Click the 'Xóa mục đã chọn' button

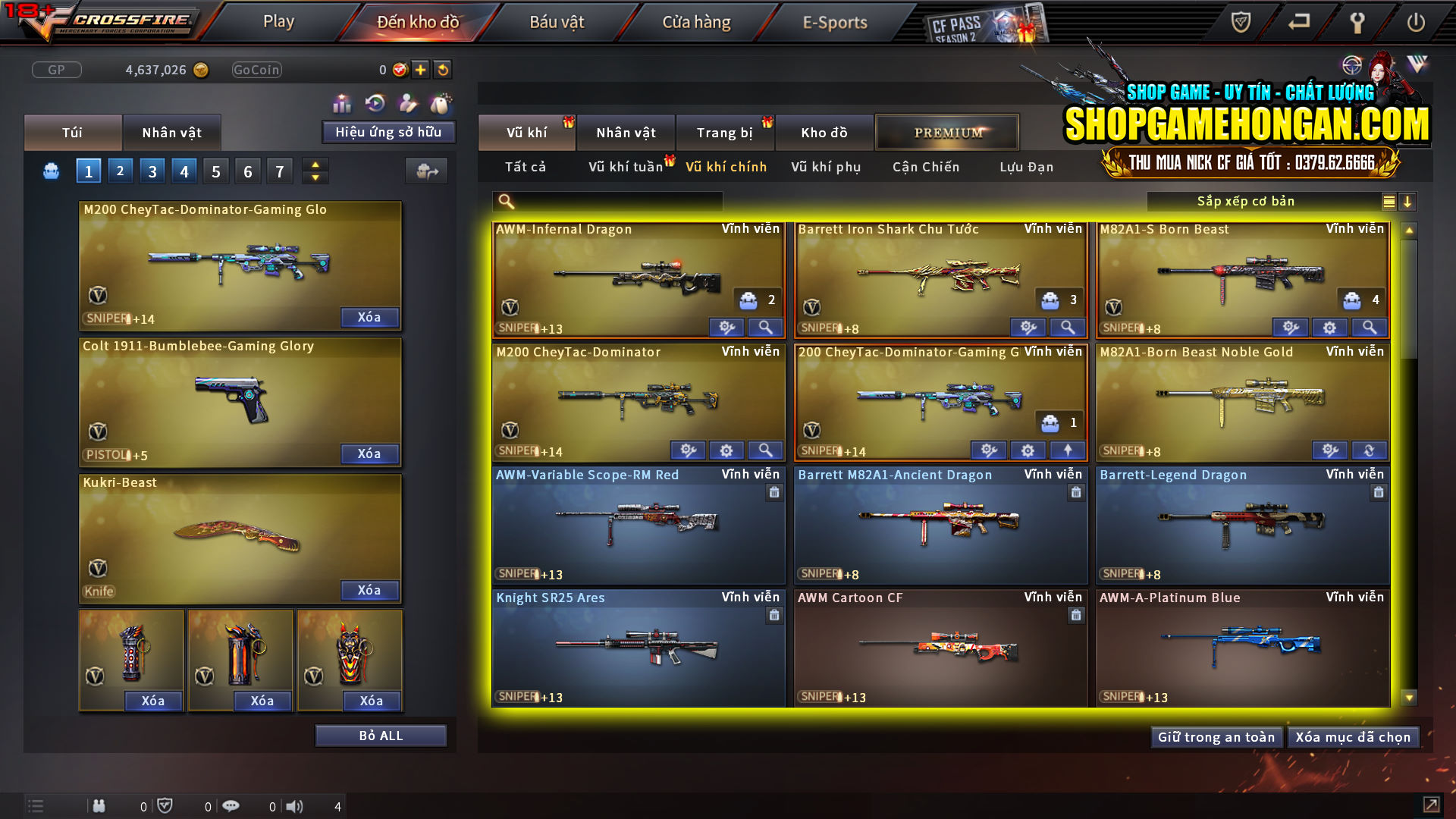point(1353,736)
